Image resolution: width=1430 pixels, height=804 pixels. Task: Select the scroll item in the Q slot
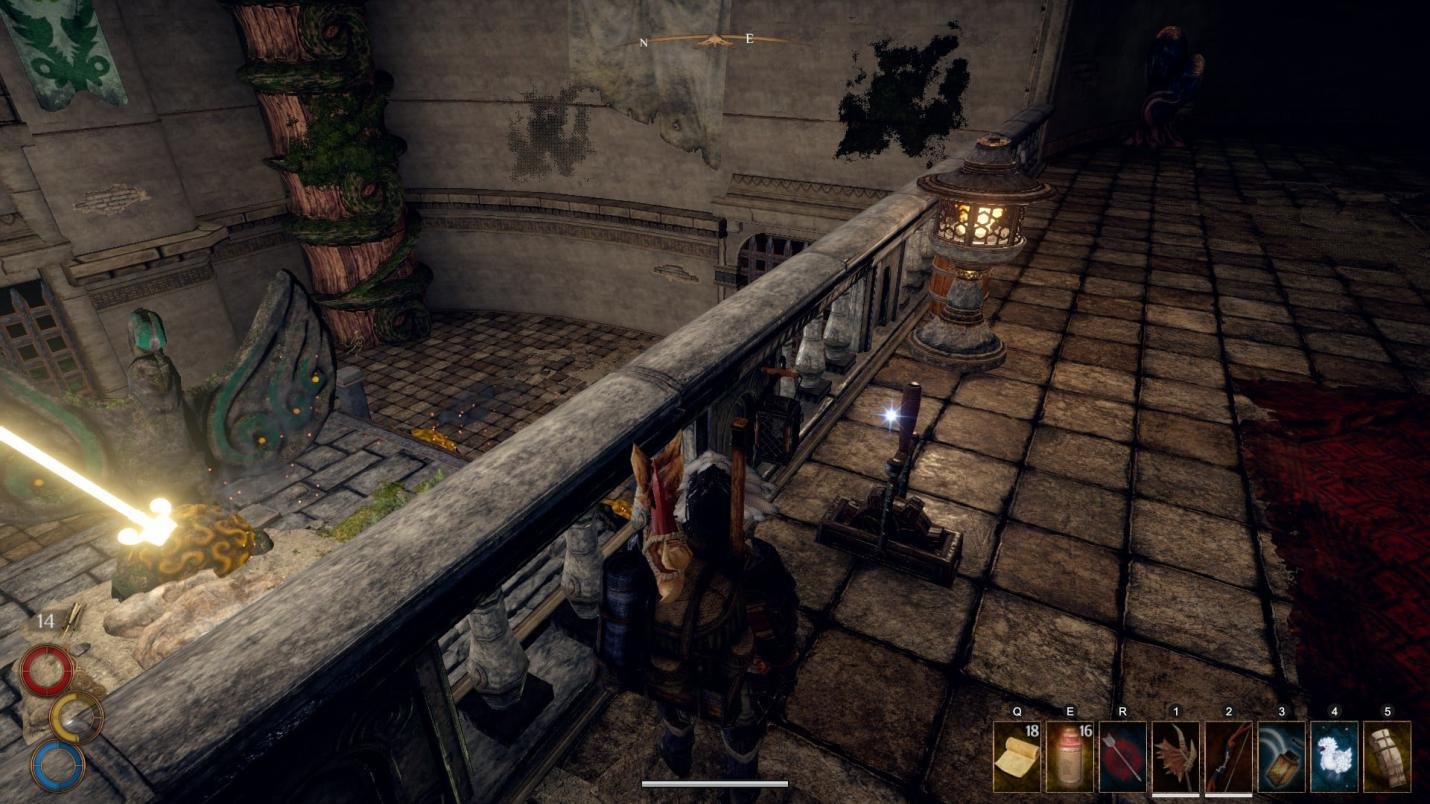click(1017, 756)
